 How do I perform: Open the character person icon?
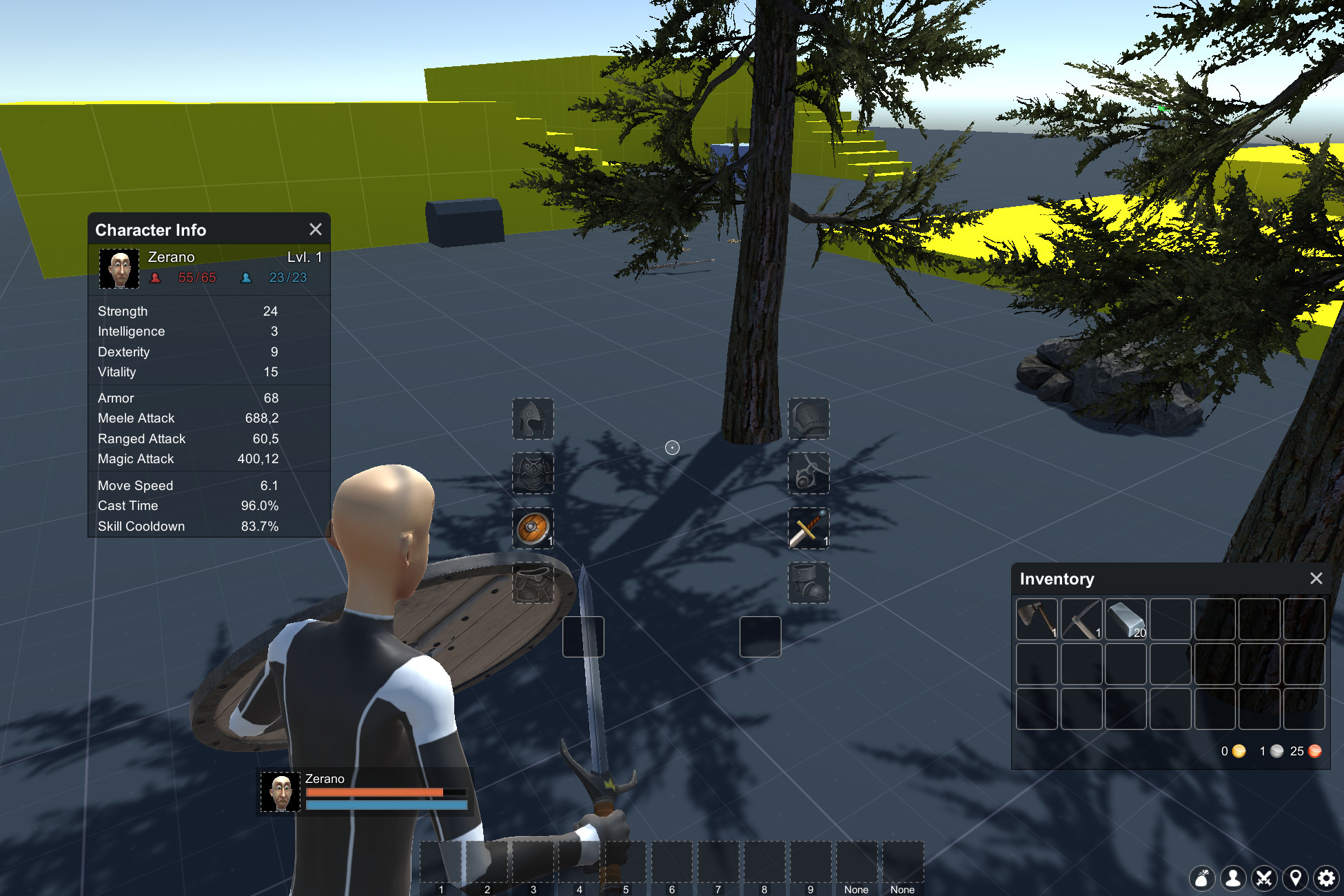1233,879
